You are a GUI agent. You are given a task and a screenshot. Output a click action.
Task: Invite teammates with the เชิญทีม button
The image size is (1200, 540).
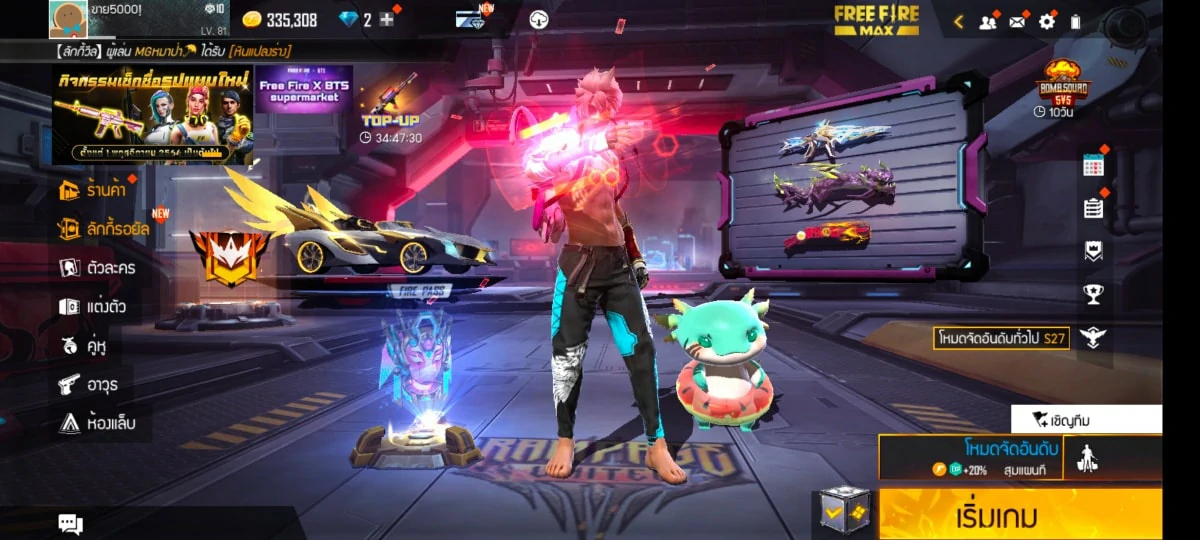(1086, 419)
